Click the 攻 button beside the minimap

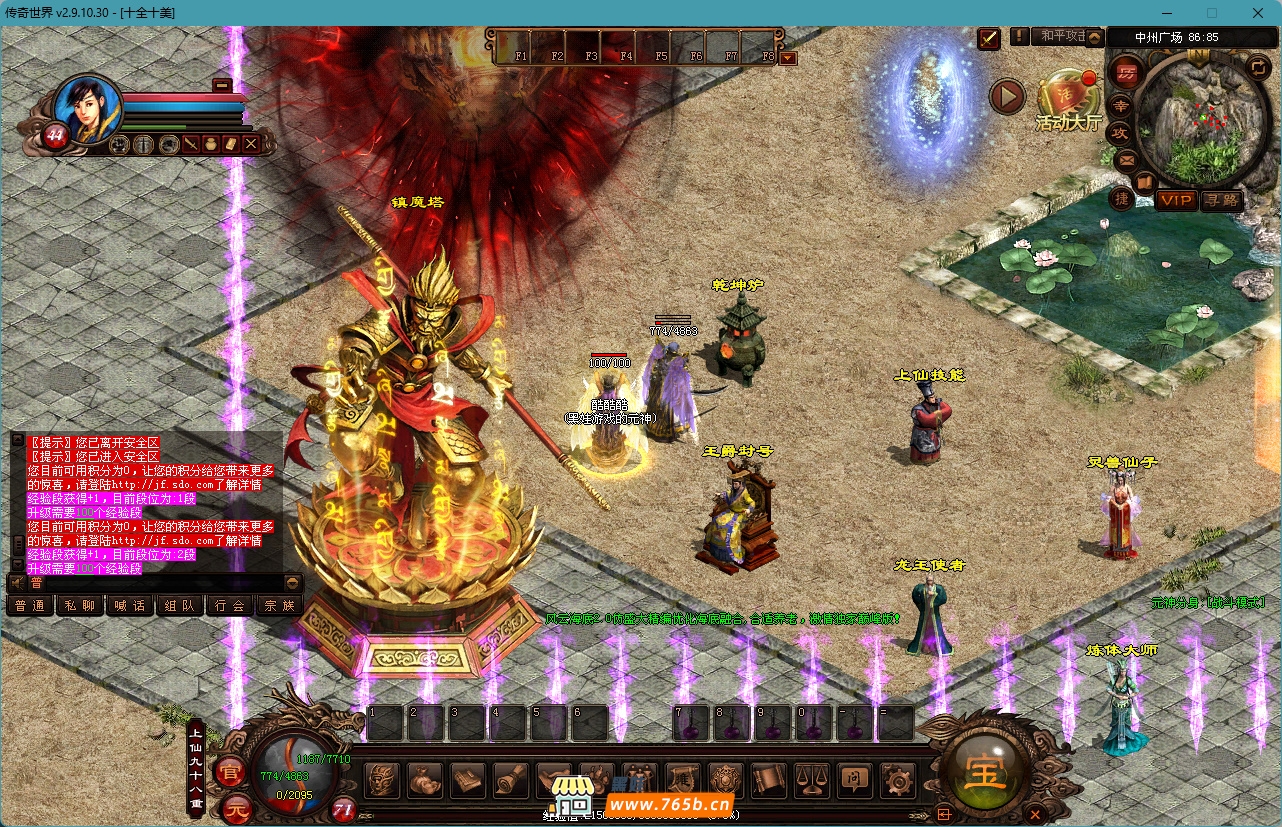point(1121,132)
